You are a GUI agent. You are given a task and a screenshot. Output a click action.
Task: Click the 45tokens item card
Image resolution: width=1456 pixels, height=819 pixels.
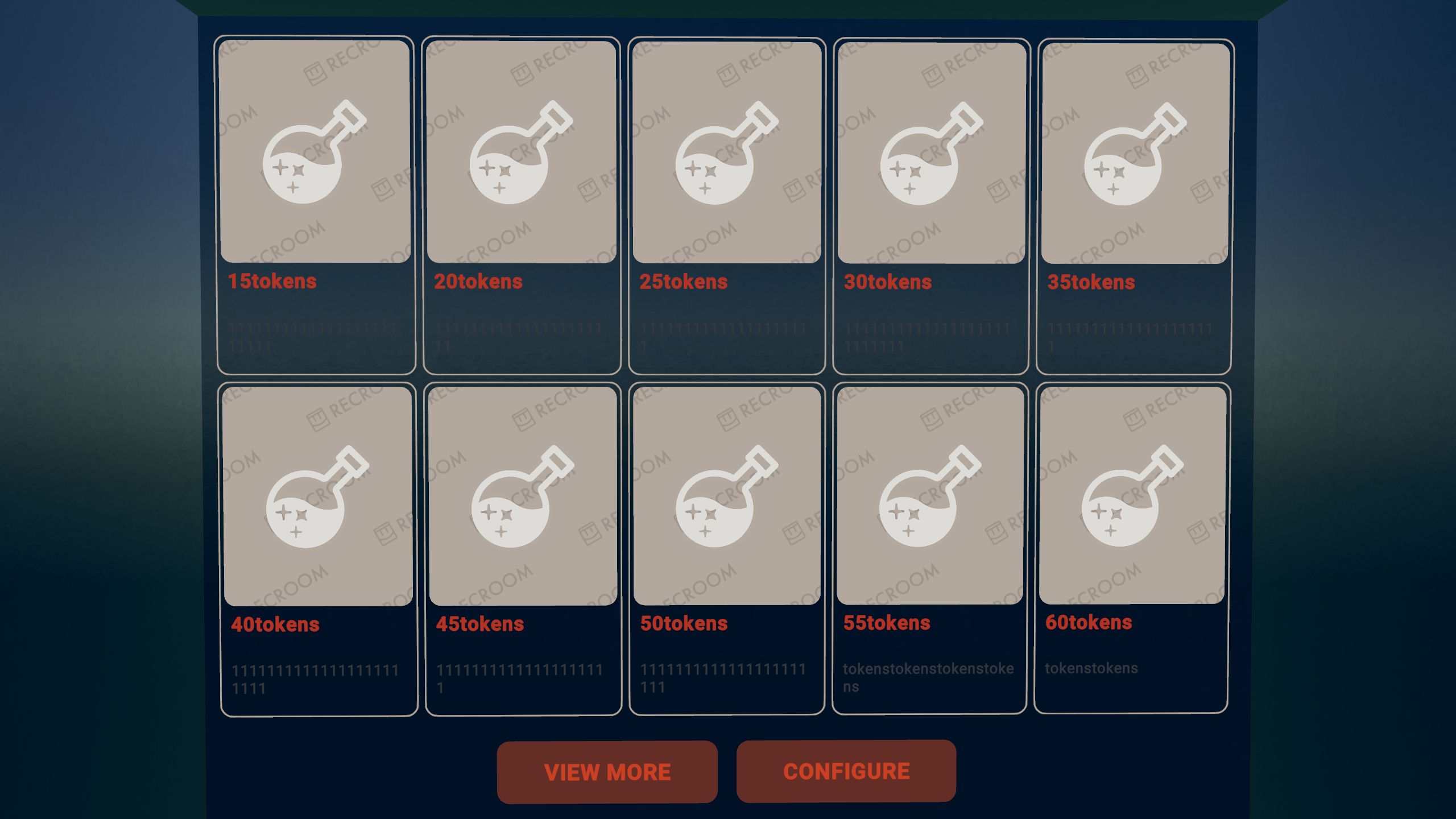pyautogui.click(x=523, y=549)
